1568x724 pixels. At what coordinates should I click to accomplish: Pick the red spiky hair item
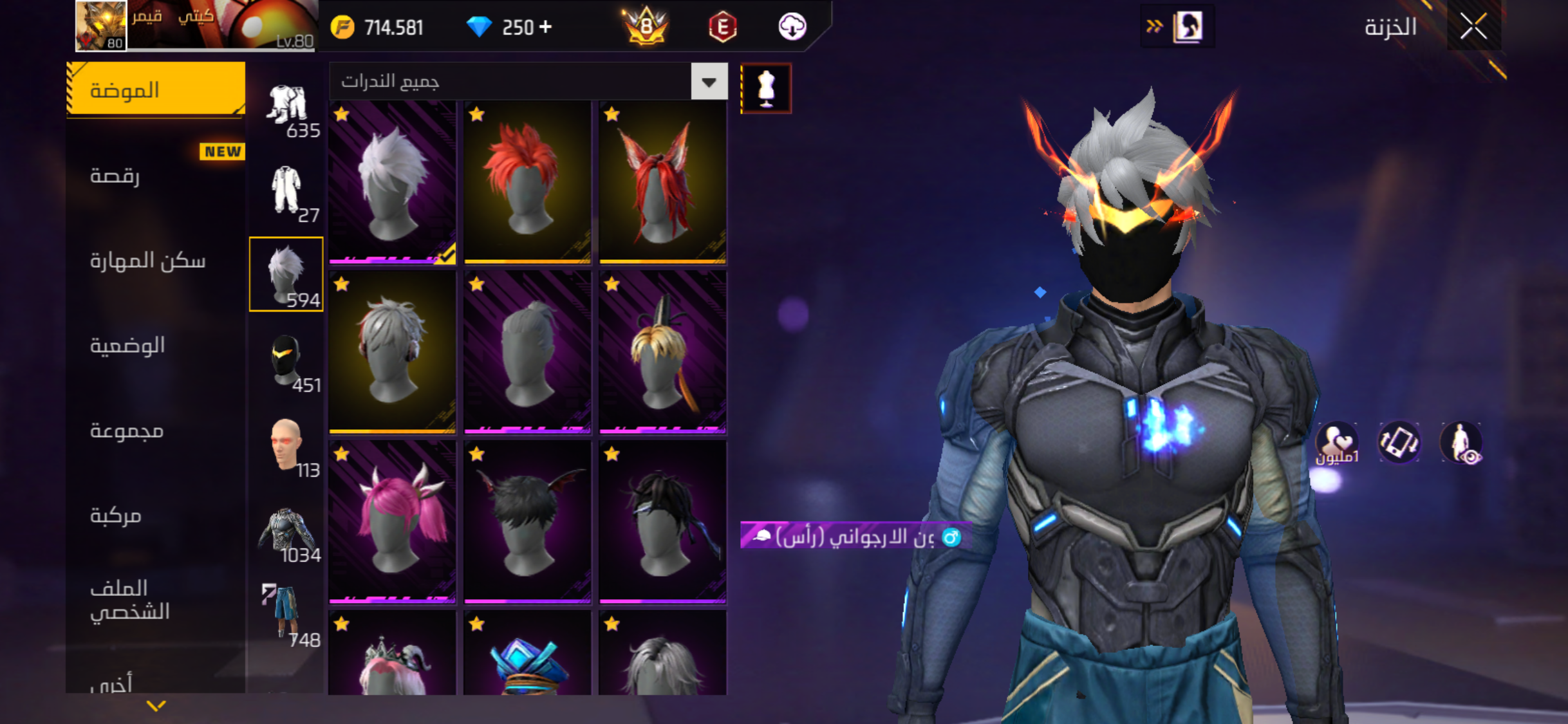click(527, 182)
